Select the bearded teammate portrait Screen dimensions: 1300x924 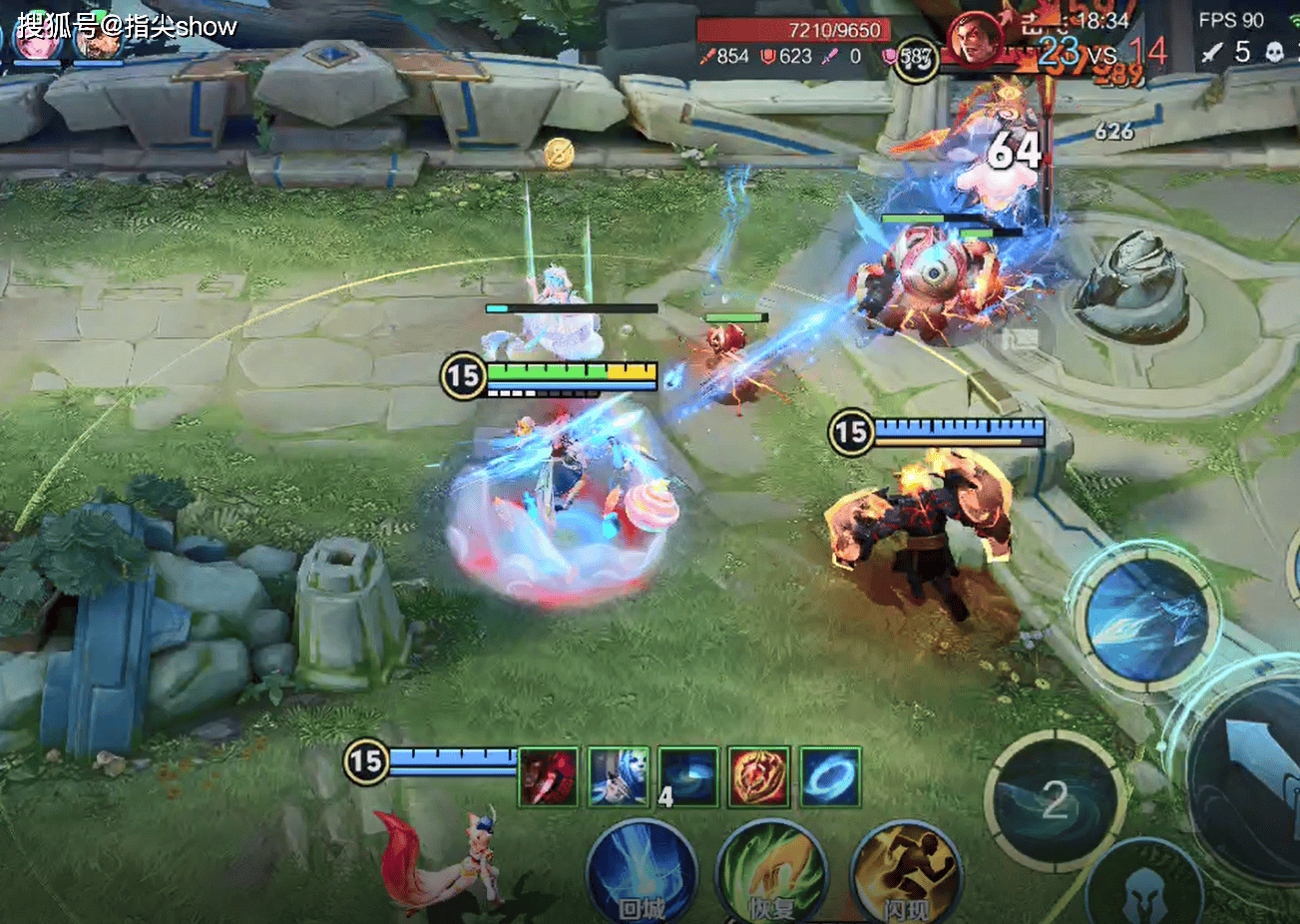click(98, 40)
